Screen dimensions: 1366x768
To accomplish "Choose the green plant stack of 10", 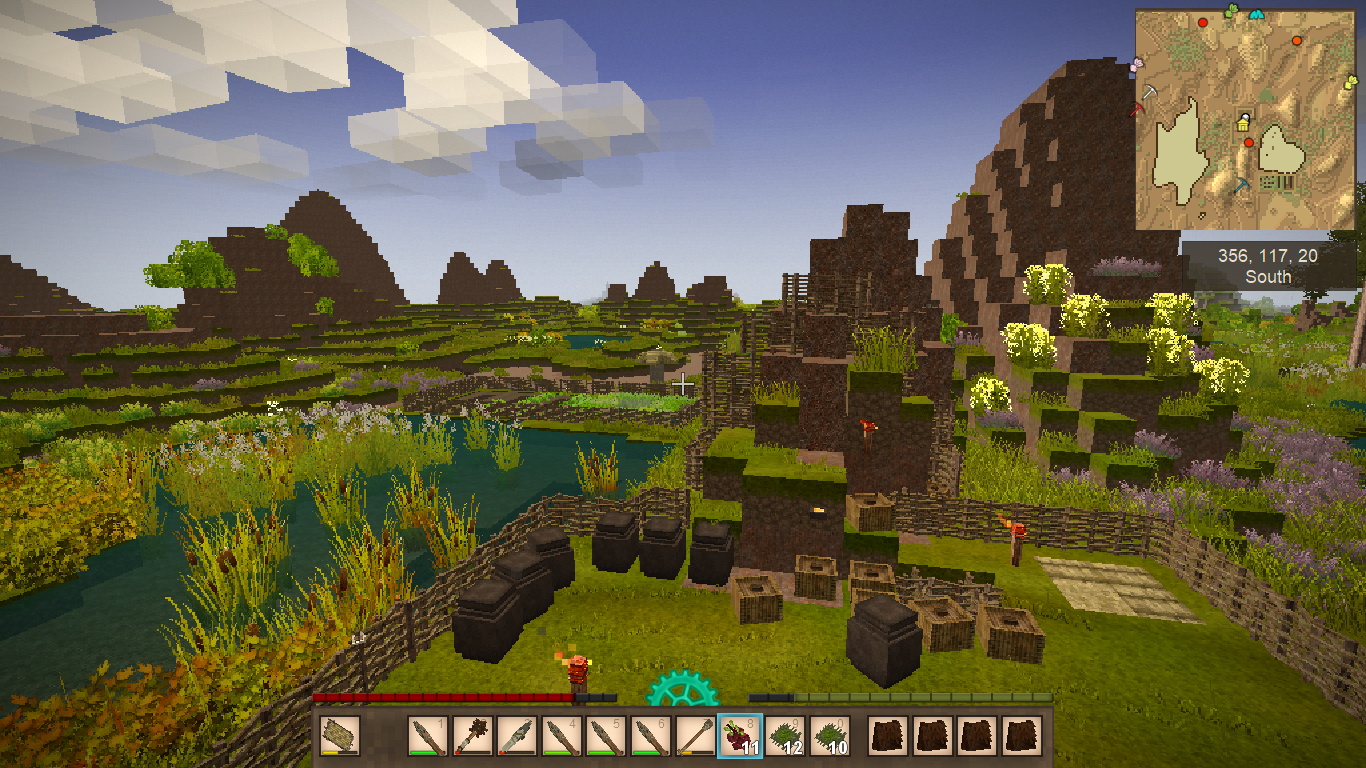I will click(x=830, y=737).
